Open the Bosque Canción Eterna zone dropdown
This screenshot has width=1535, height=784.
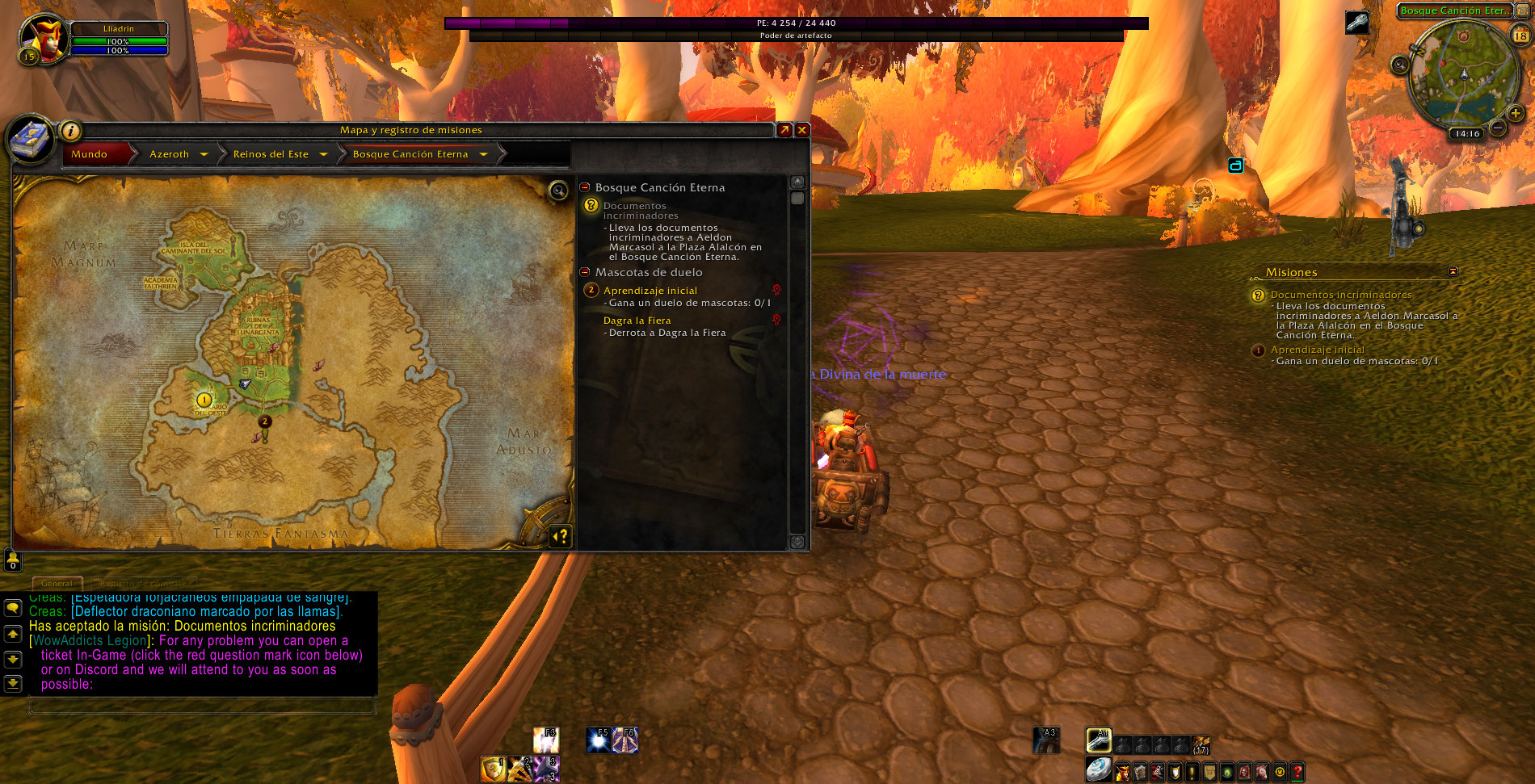click(x=483, y=154)
